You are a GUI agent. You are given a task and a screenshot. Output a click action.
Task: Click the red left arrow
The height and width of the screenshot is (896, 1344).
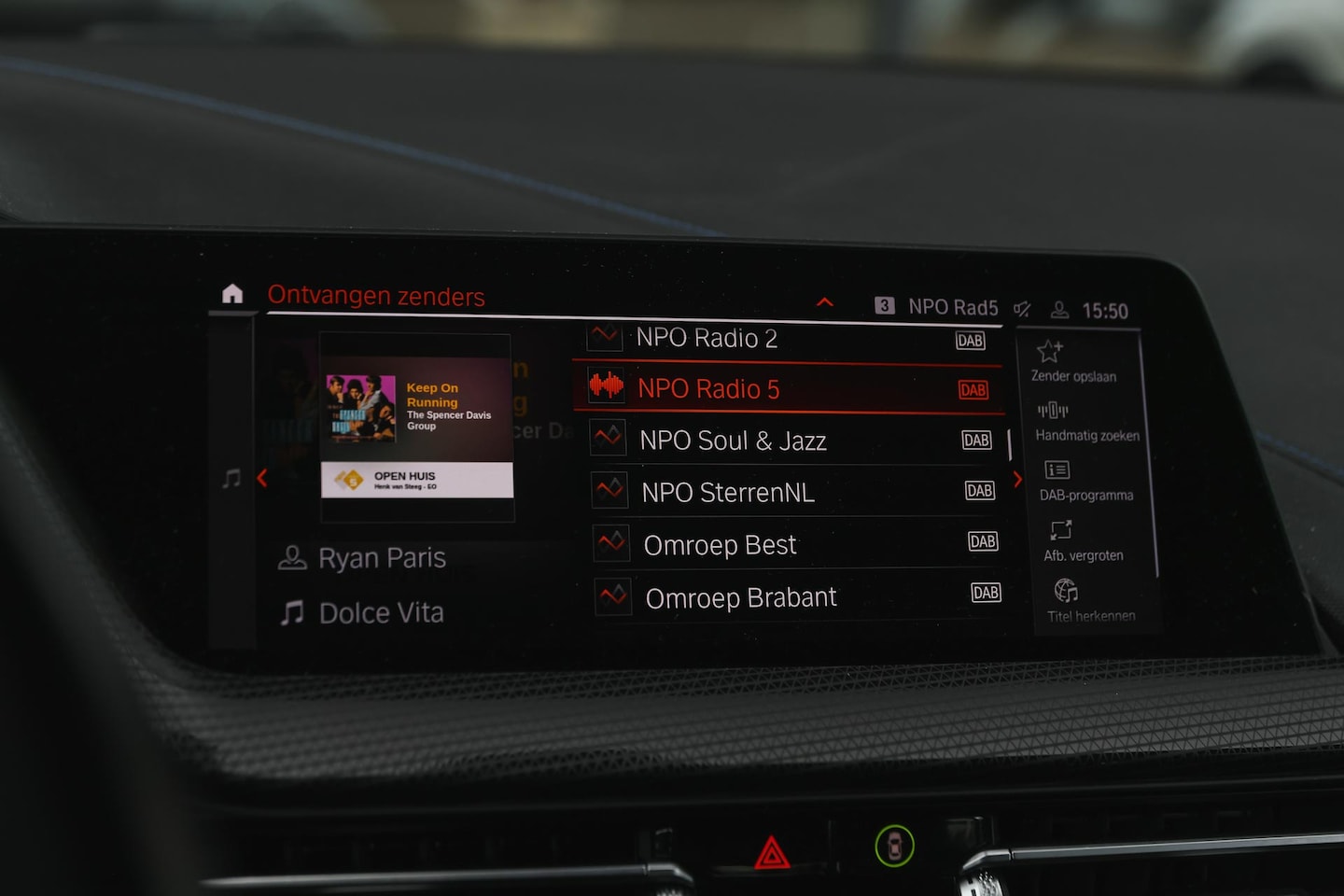262,478
